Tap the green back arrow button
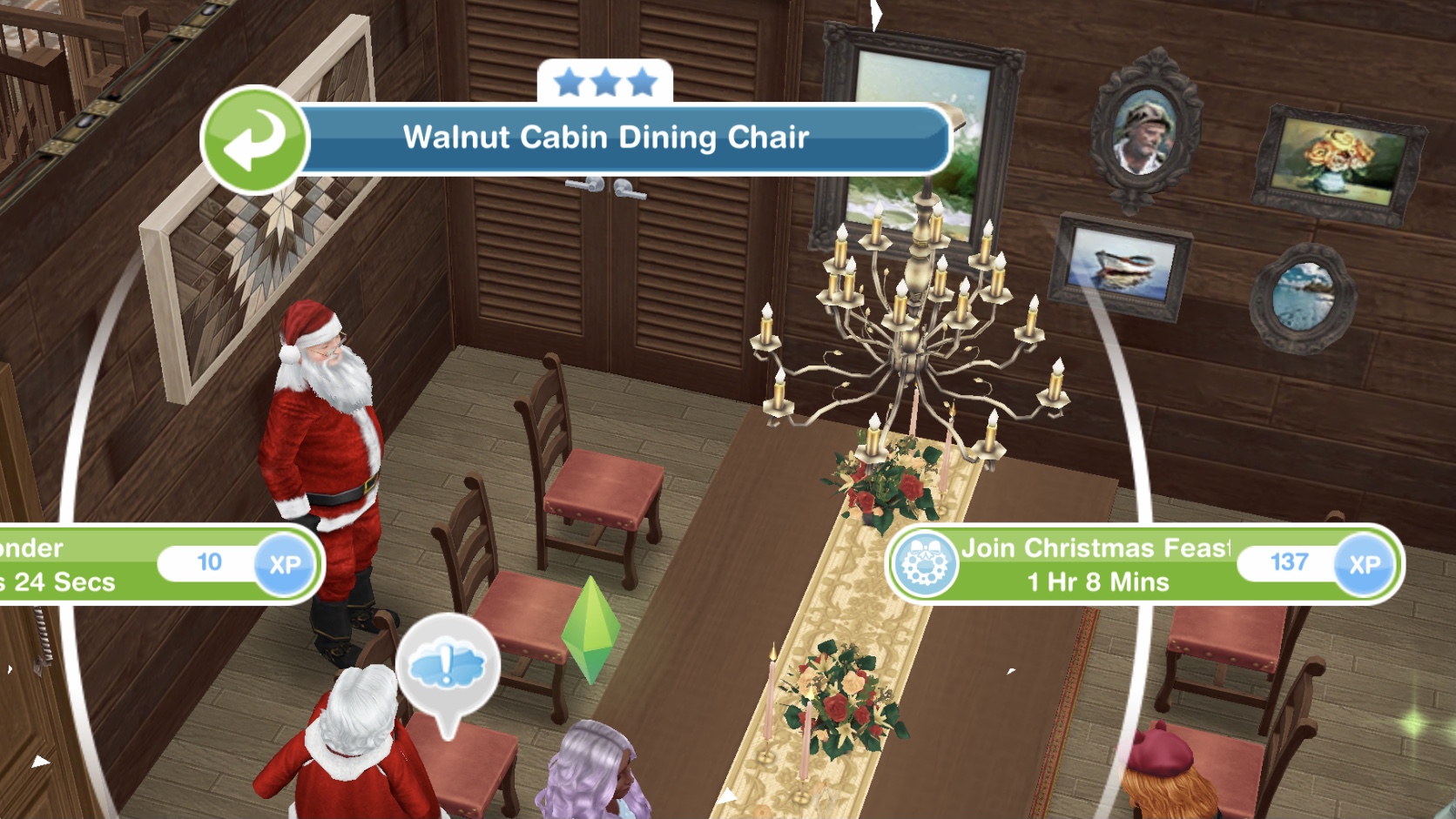 coord(254,139)
